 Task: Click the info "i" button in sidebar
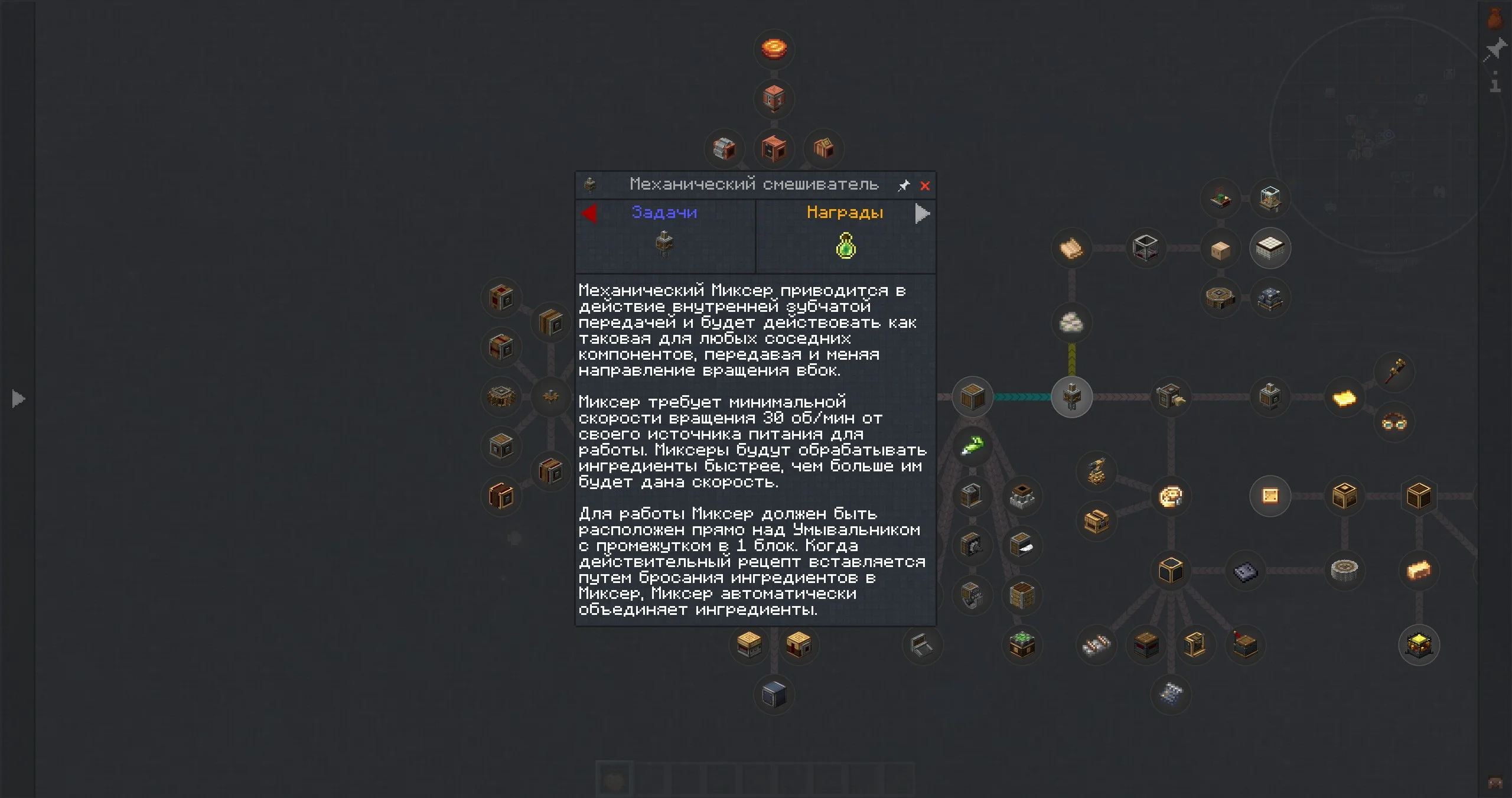click(x=1495, y=83)
